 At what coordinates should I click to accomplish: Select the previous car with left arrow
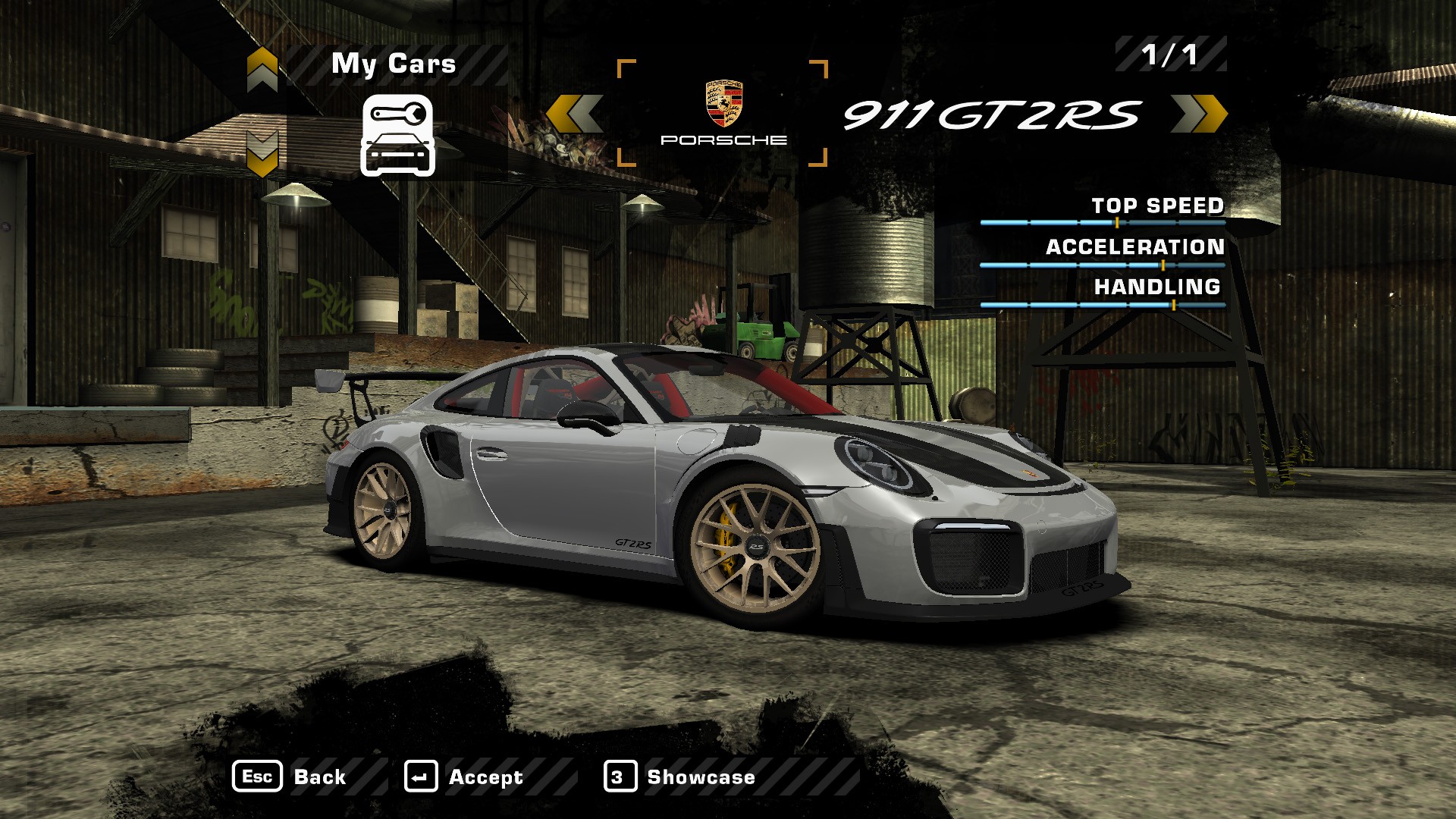pyautogui.click(x=574, y=115)
